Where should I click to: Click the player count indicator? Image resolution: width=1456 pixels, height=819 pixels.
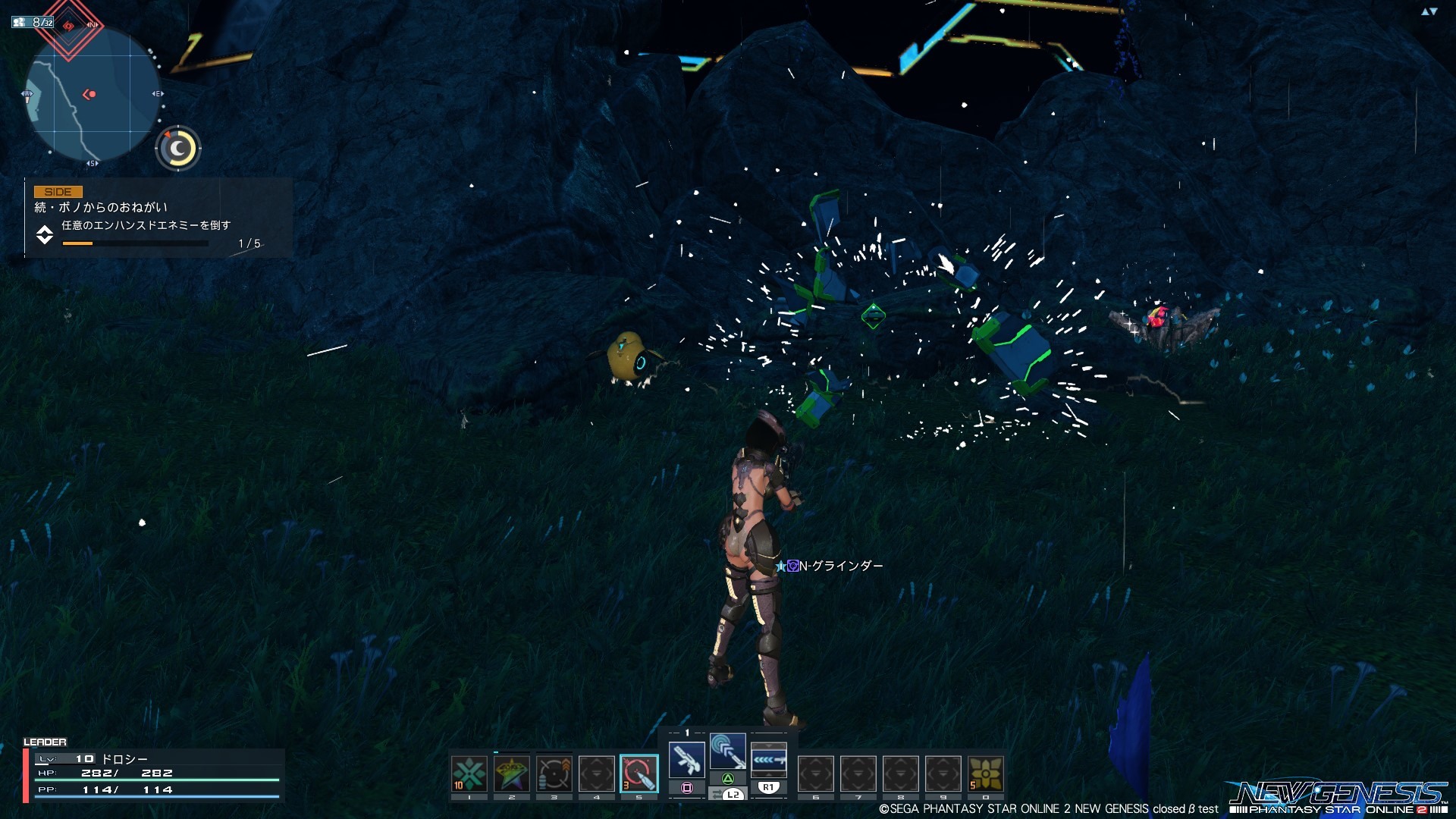pyautogui.click(x=33, y=22)
